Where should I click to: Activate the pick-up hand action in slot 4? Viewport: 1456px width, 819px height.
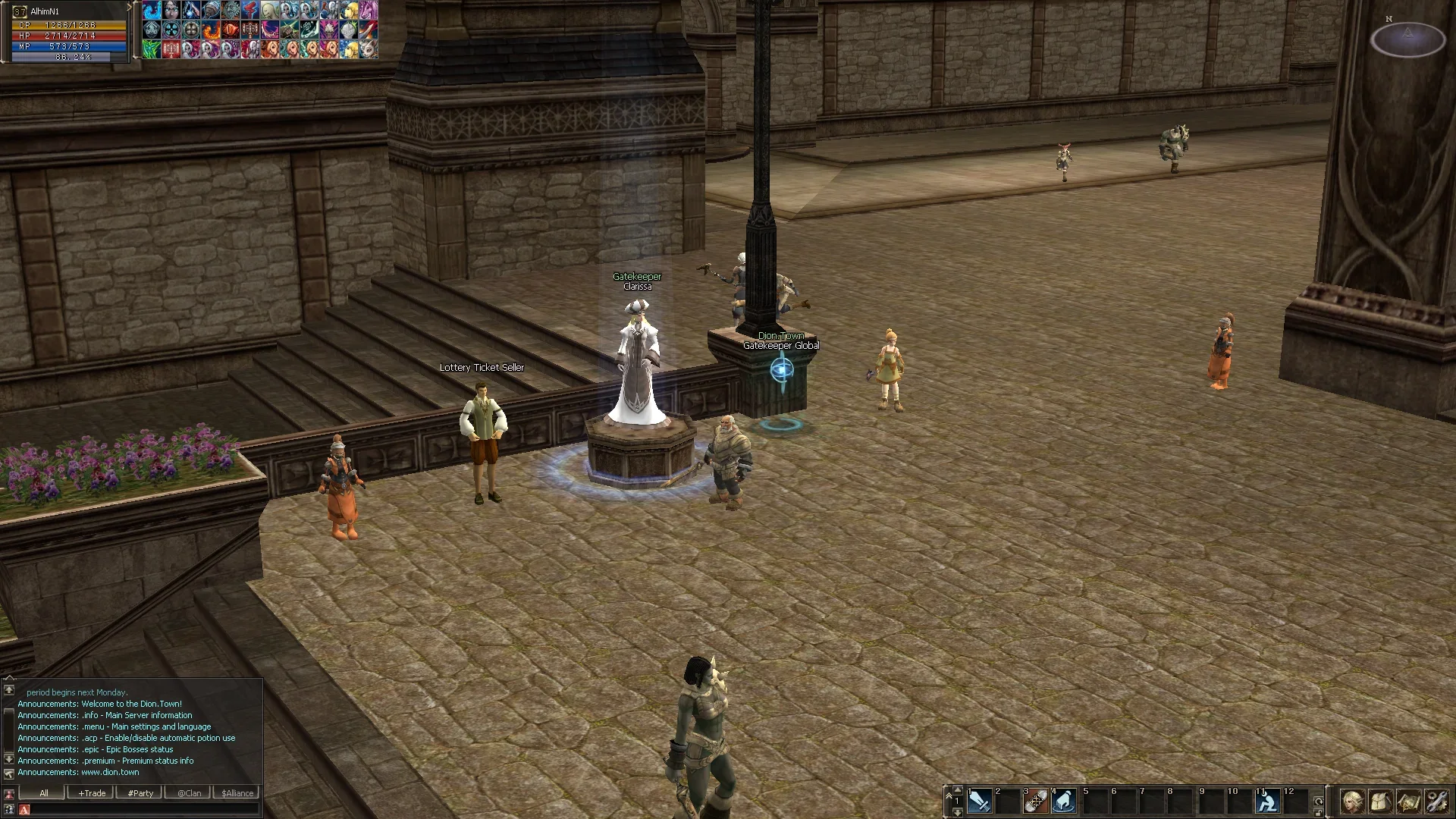point(1064,801)
